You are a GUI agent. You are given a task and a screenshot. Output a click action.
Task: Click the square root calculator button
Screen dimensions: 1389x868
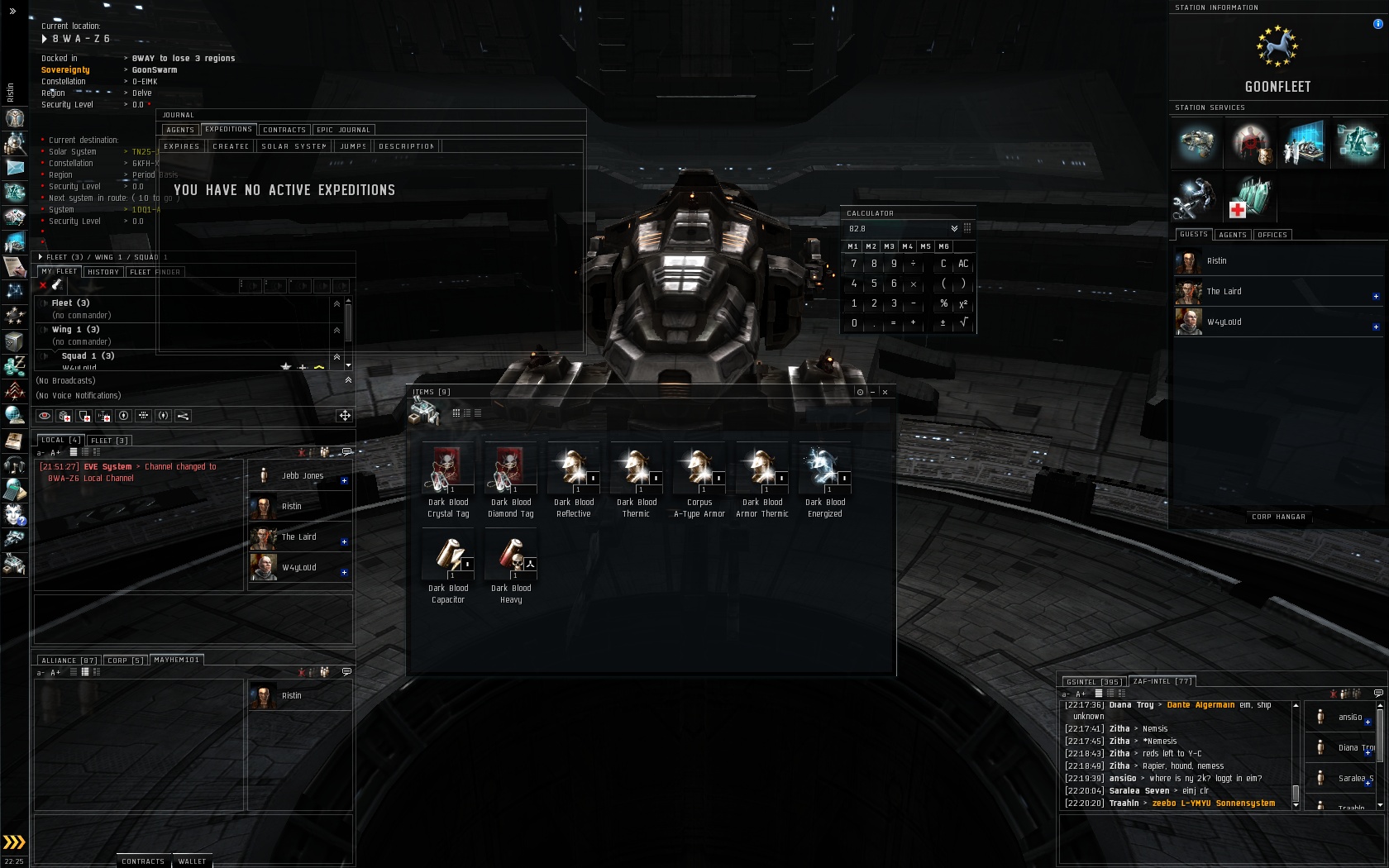[963, 322]
